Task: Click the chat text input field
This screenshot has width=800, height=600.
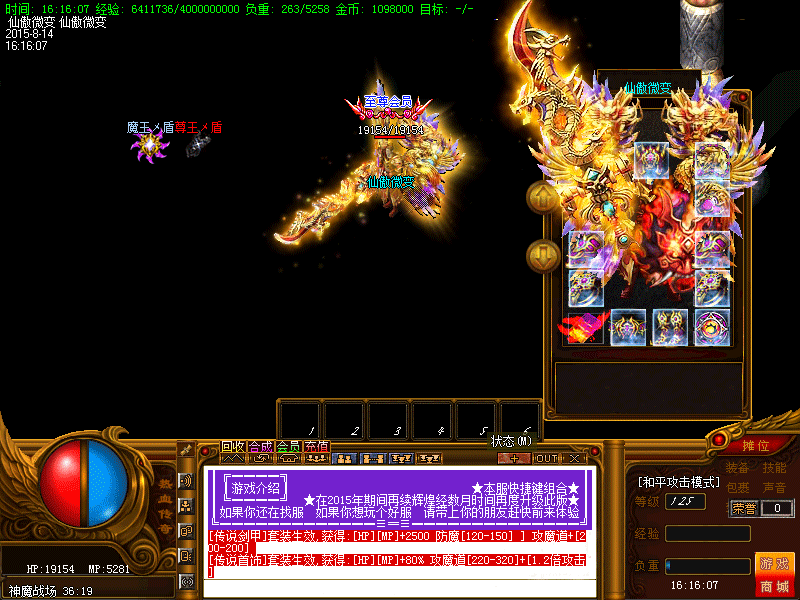Action: tap(400, 588)
